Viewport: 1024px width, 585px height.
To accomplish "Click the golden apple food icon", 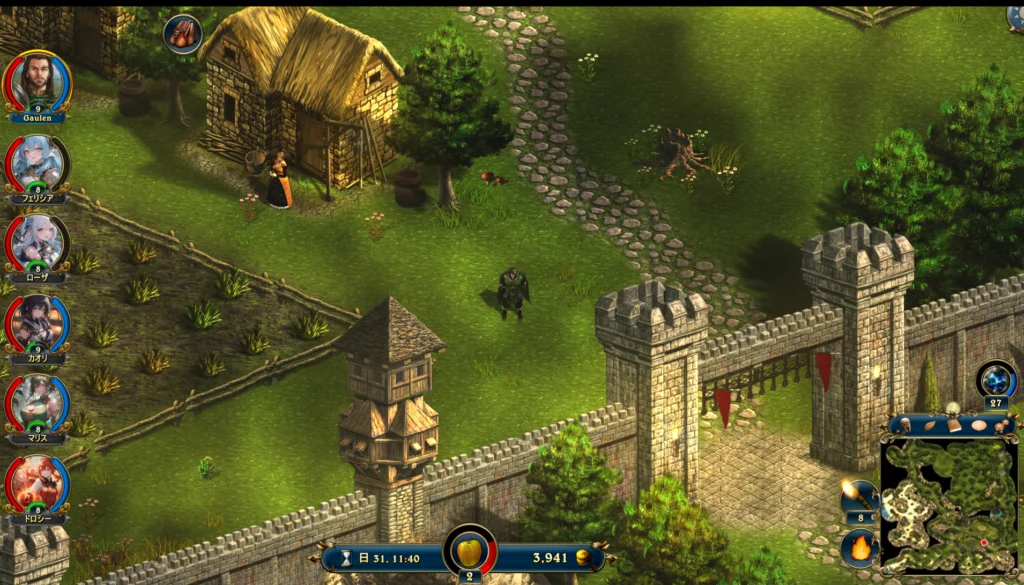I will 469,553.
